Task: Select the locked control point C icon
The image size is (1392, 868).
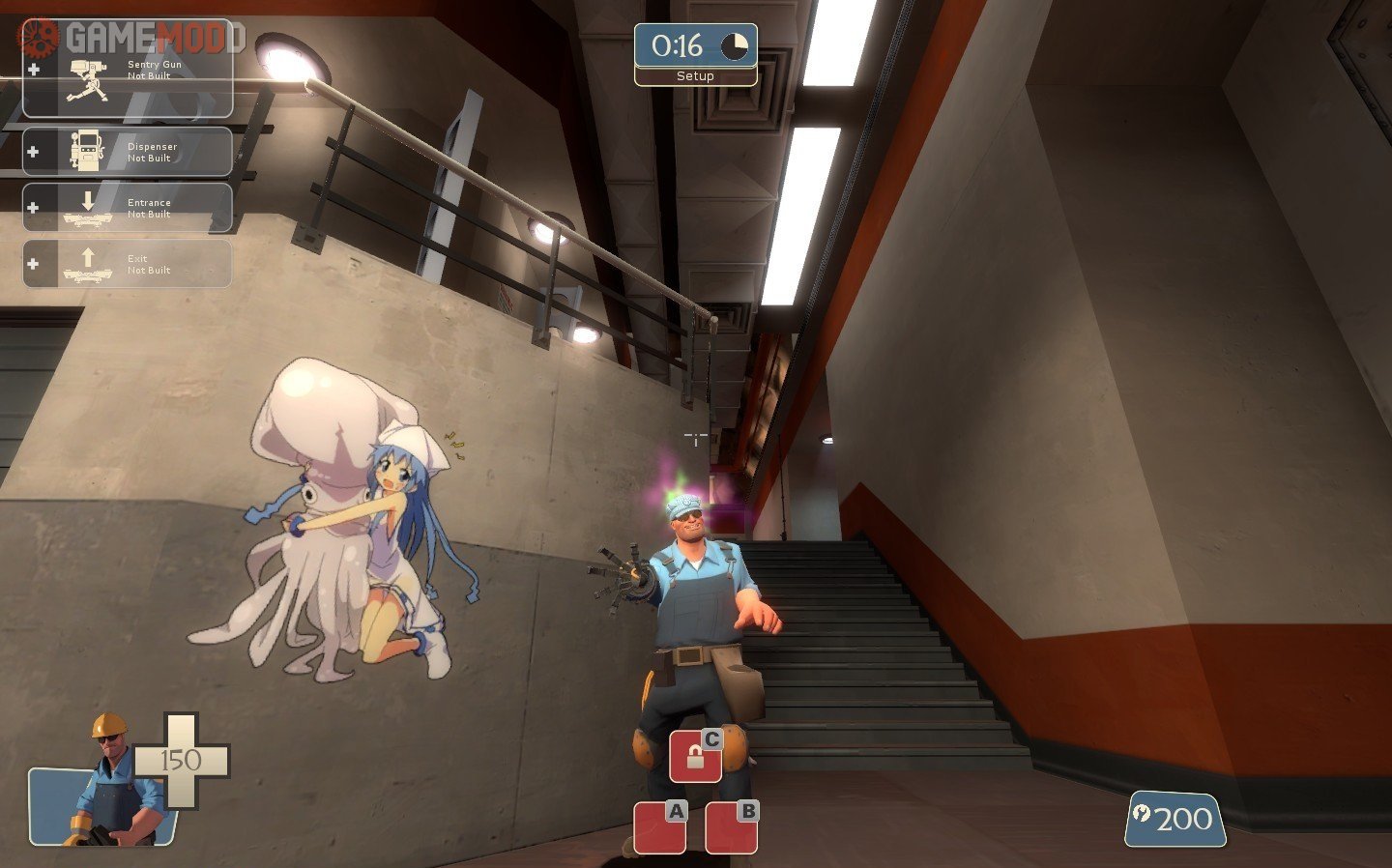Action: [x=695, y=756]
